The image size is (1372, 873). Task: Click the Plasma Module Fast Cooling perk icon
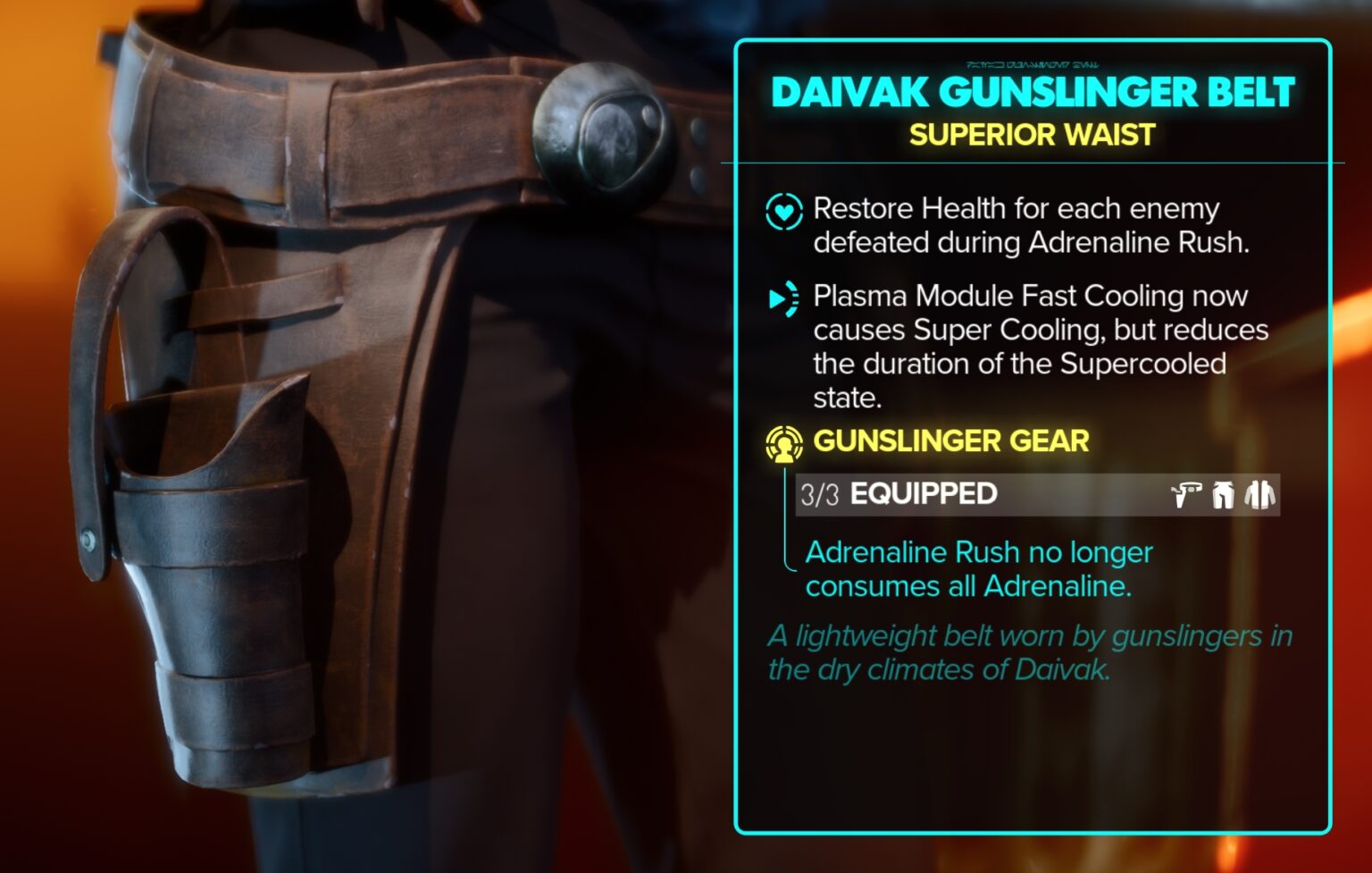[782, 300]
